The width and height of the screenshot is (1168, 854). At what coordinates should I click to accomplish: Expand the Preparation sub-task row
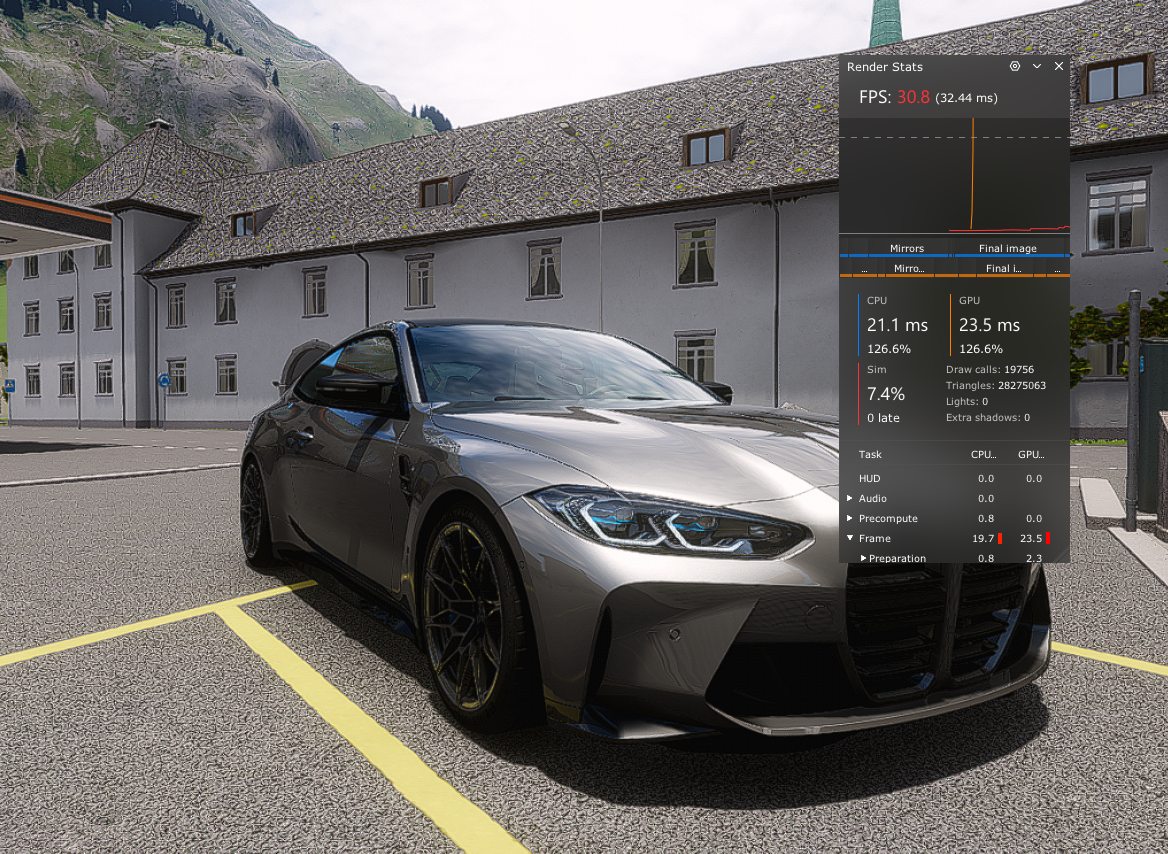864,558
